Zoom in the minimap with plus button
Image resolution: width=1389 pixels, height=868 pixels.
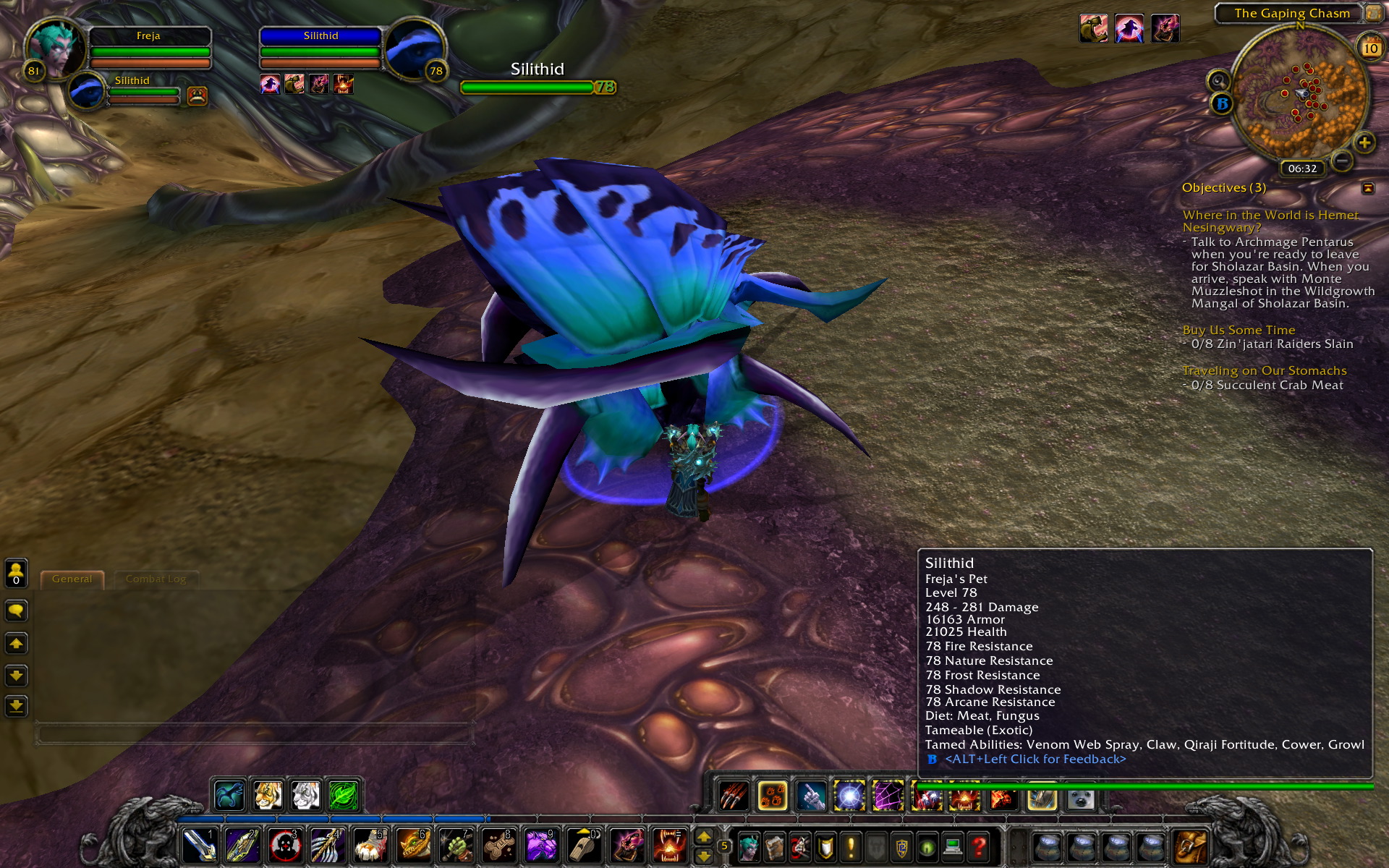tap(1364, 142)
